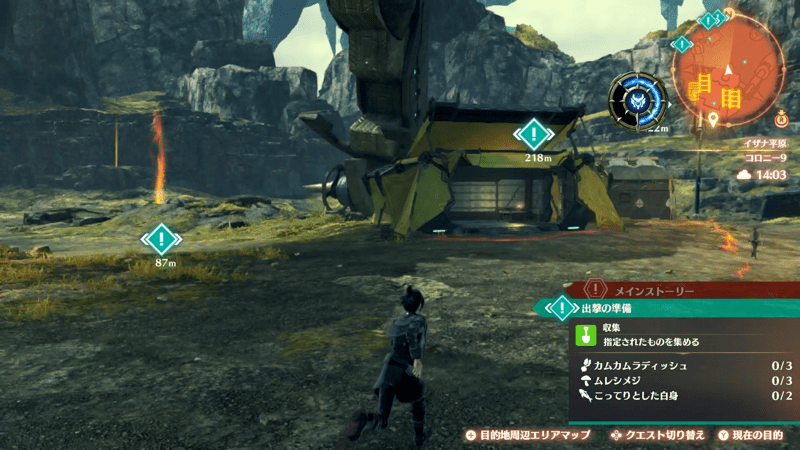Select the 218m quest waypoint marker
Image resolution: width=800 pixels, height=450 pixels.
(x=536, y=134)
